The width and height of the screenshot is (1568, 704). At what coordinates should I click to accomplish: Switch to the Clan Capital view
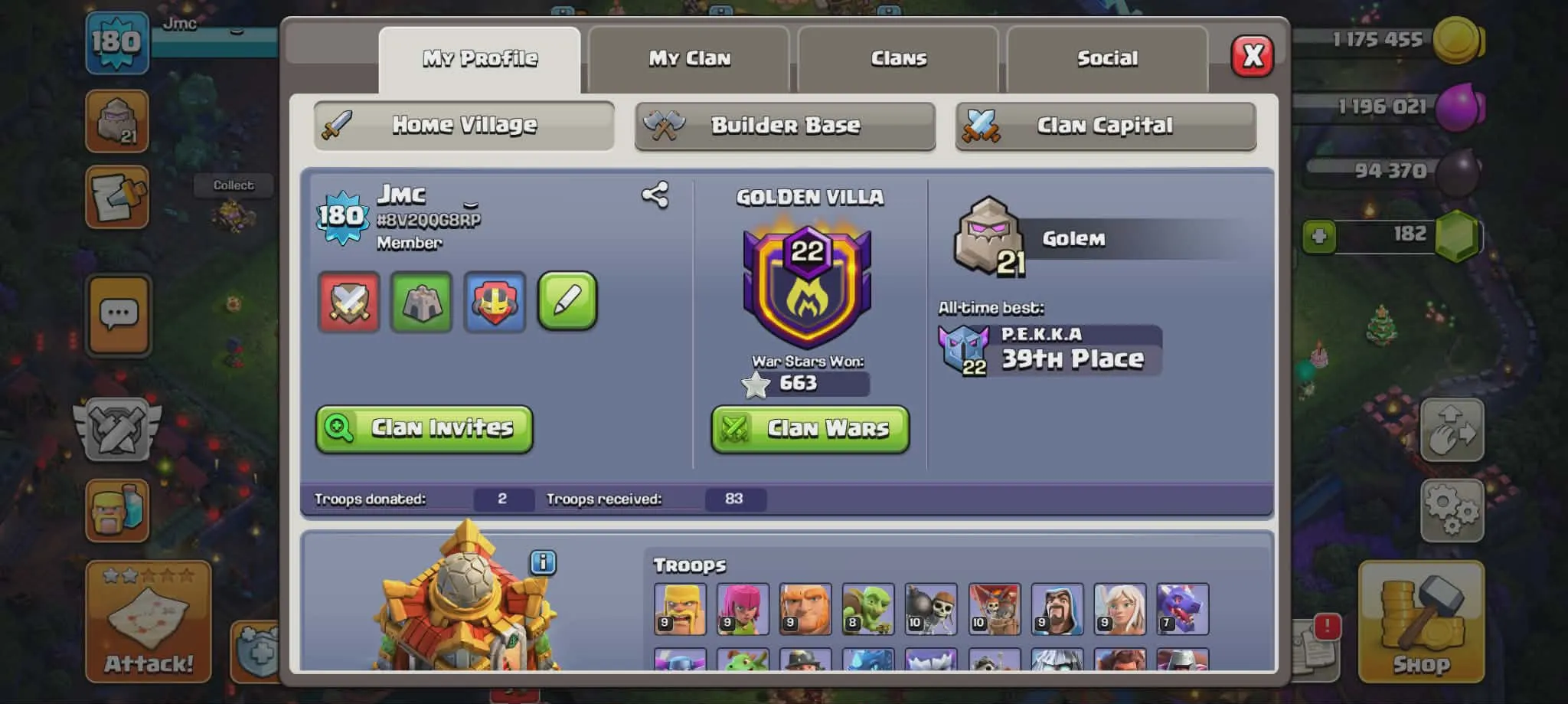1106,126
